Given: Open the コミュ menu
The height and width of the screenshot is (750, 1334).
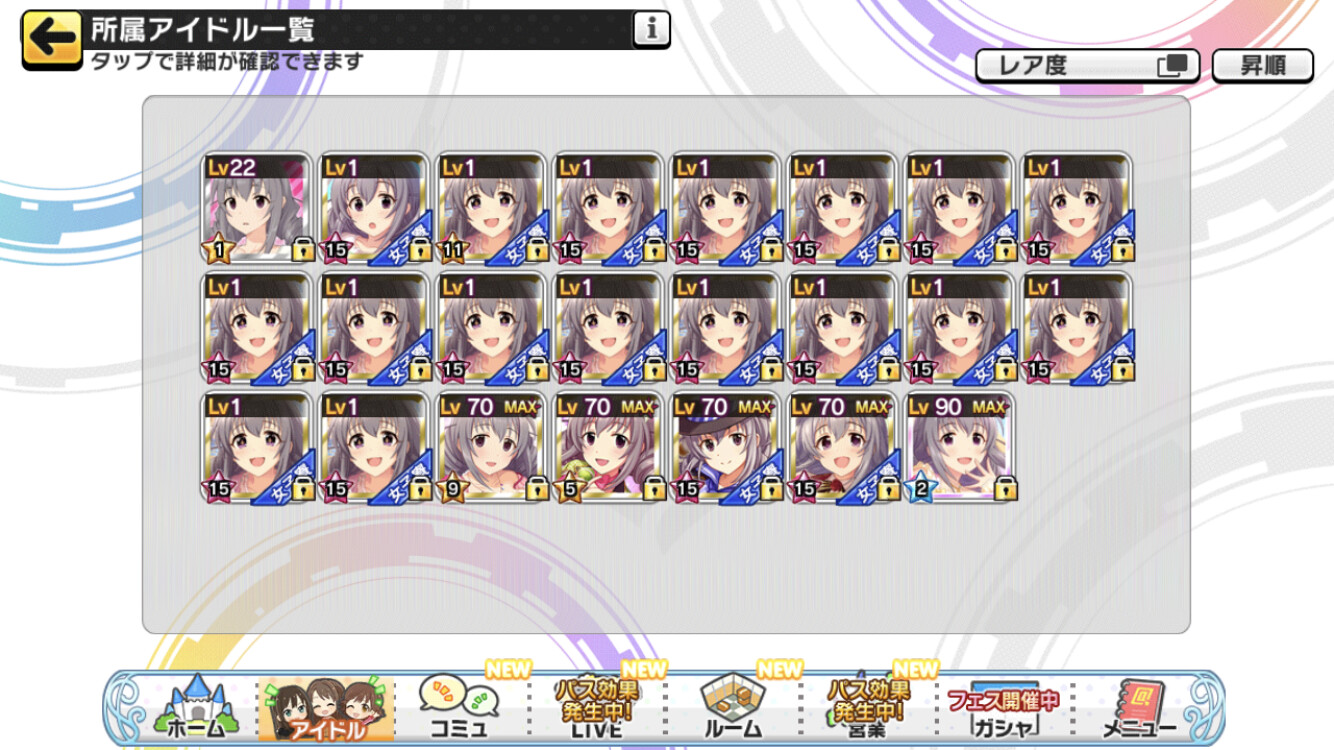Looking at the screenshot, I should point(459,708).
